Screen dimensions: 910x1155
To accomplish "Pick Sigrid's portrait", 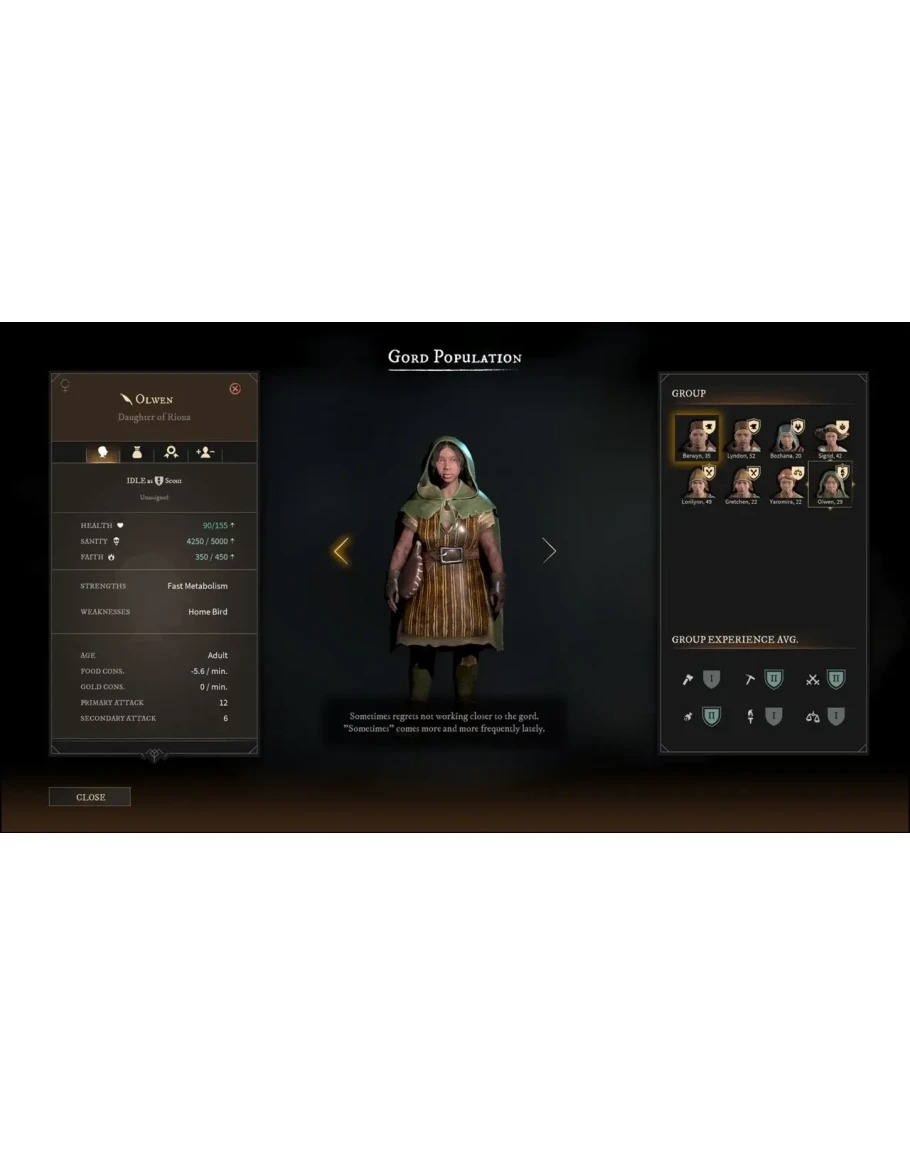I will [x=829, y=437].
